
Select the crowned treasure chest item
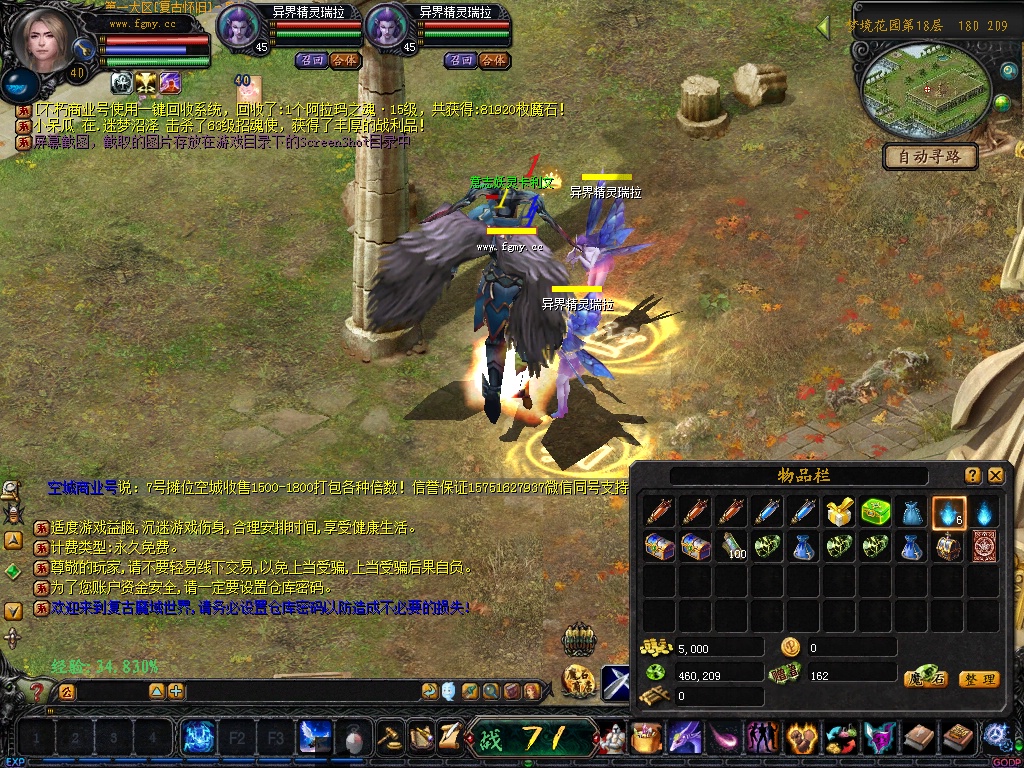pyautogui.click(x=948, y=547)
